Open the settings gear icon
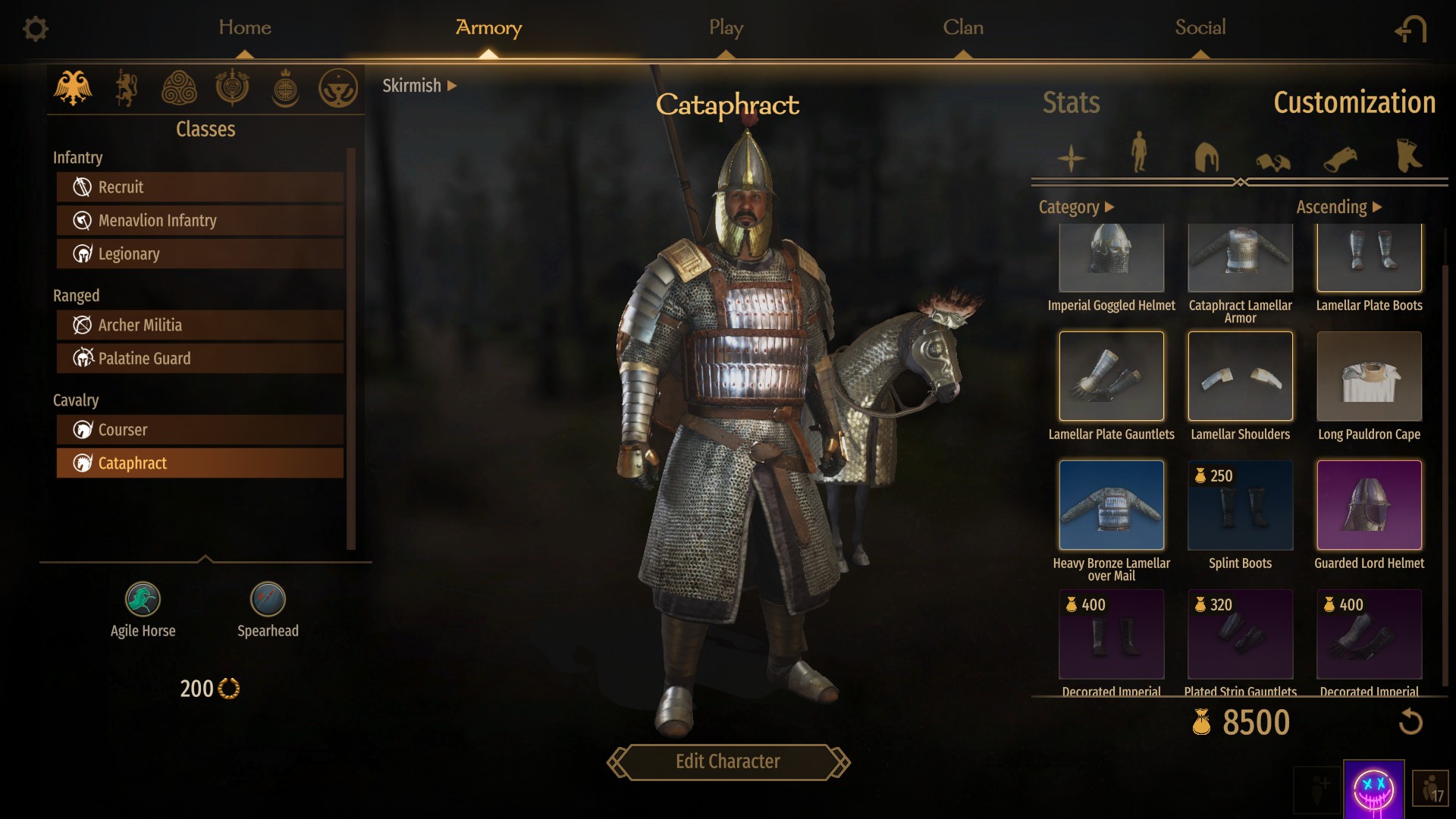 [35, 29]
